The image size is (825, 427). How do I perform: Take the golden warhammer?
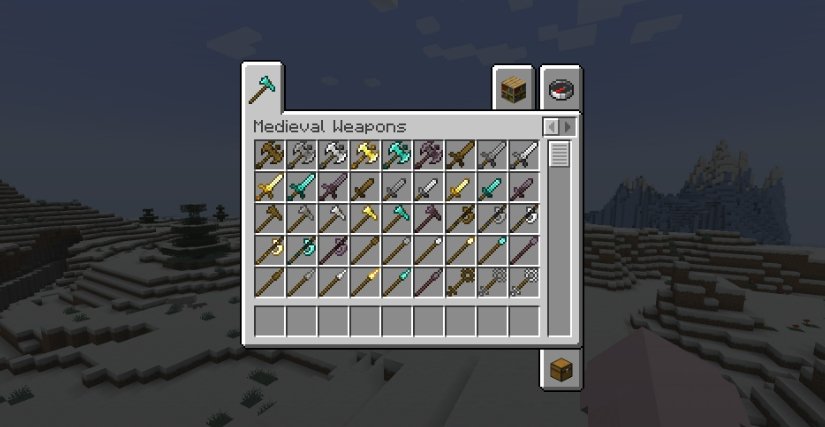point(365,218)
